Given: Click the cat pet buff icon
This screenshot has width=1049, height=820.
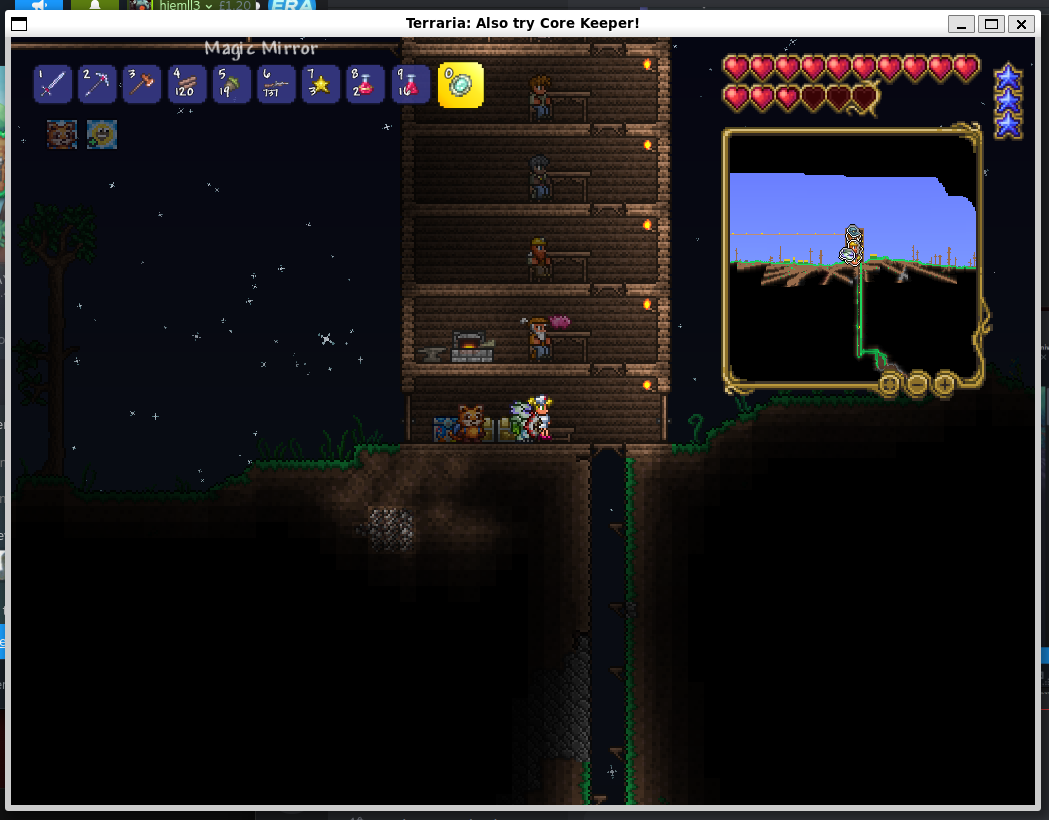Looking at the screenshot, I should click(x=62, y=134).
